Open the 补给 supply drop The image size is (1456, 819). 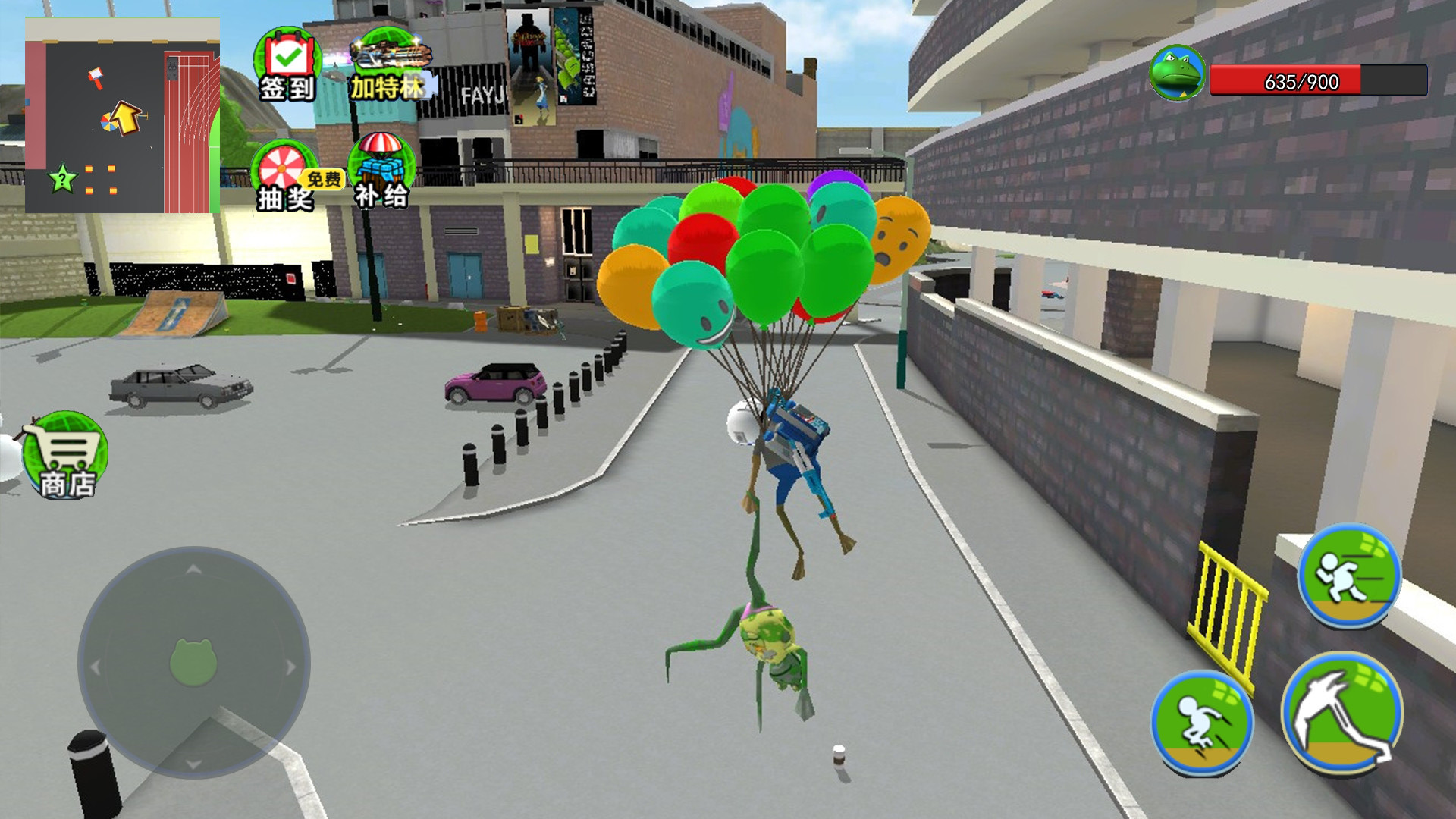pyautogui.click(x=381, y=173)
